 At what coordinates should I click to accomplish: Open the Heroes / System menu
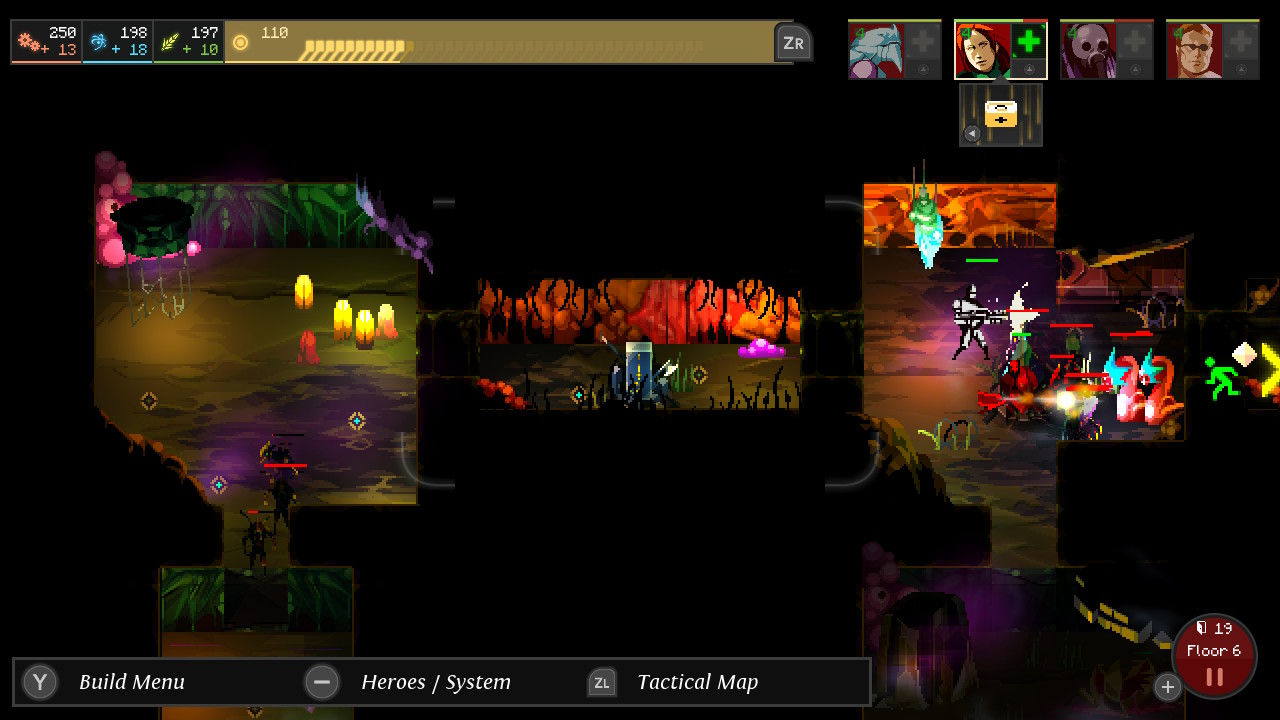[x=322, y=682]
